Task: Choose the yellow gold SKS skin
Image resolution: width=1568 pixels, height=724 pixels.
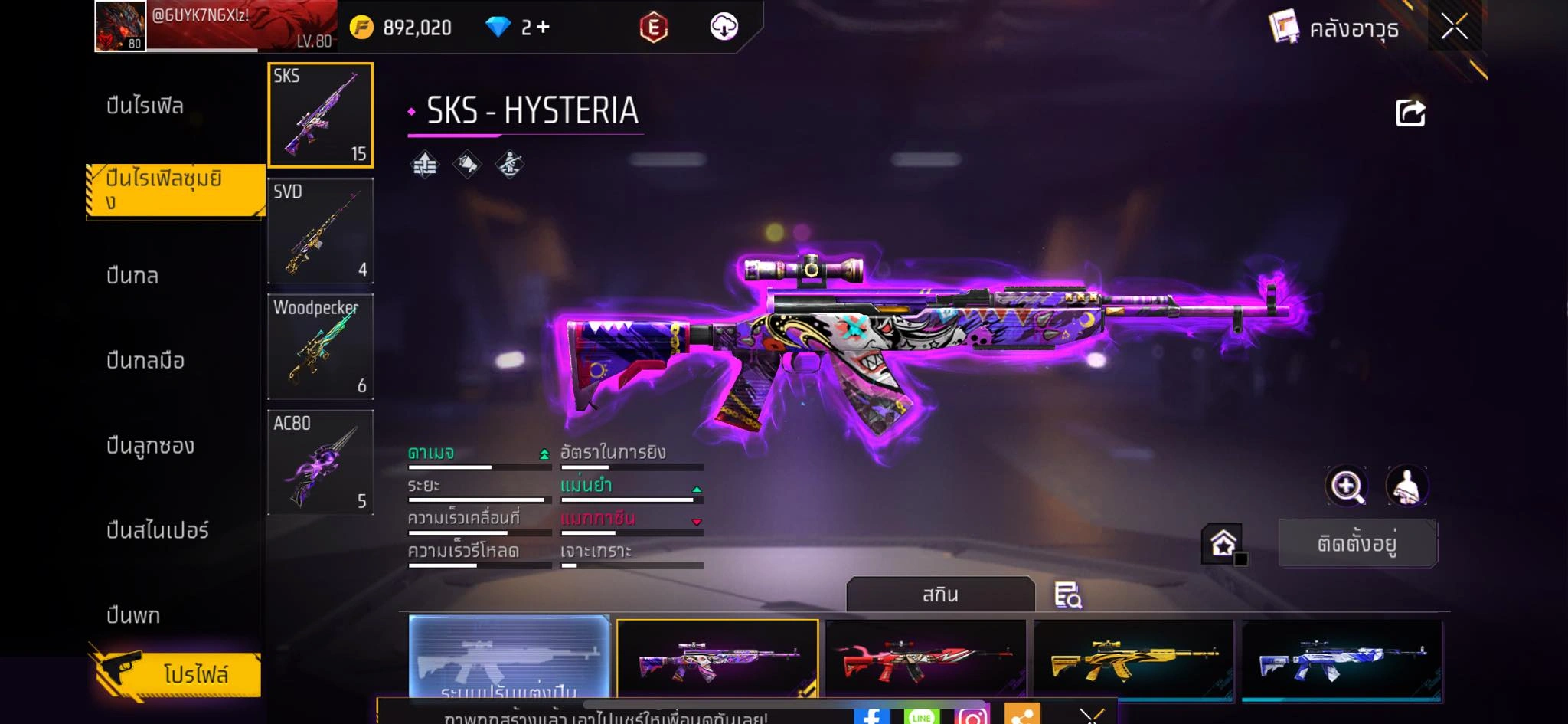Action: [x=1134, y=660]
